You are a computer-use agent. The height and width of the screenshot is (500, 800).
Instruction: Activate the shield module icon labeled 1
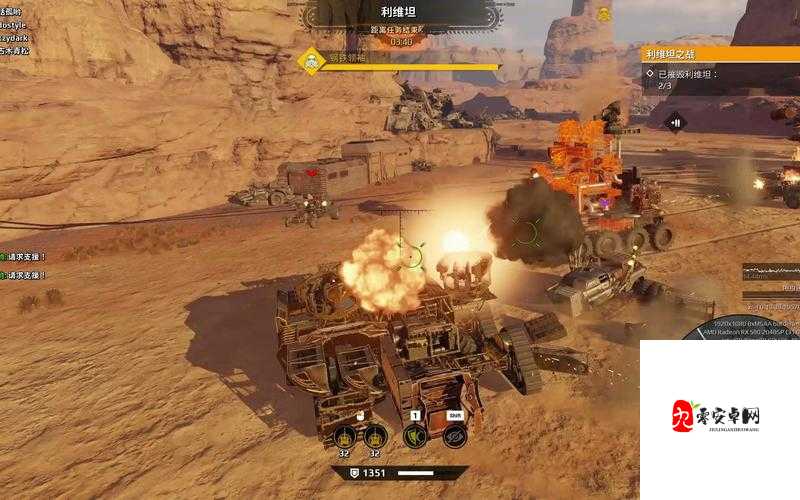point(415,436)
